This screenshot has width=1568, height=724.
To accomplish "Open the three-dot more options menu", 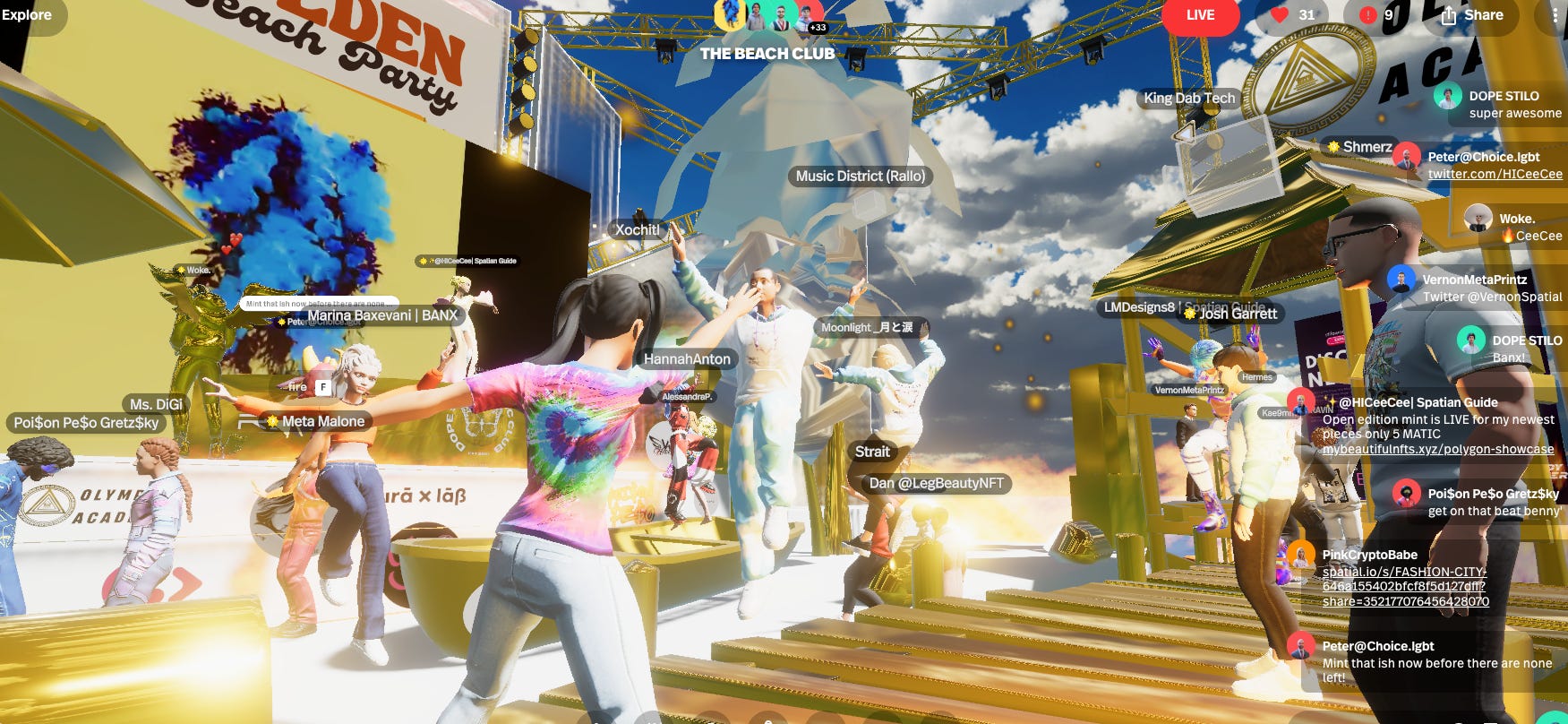I will pyautogui.click(x=1554, y=15).
